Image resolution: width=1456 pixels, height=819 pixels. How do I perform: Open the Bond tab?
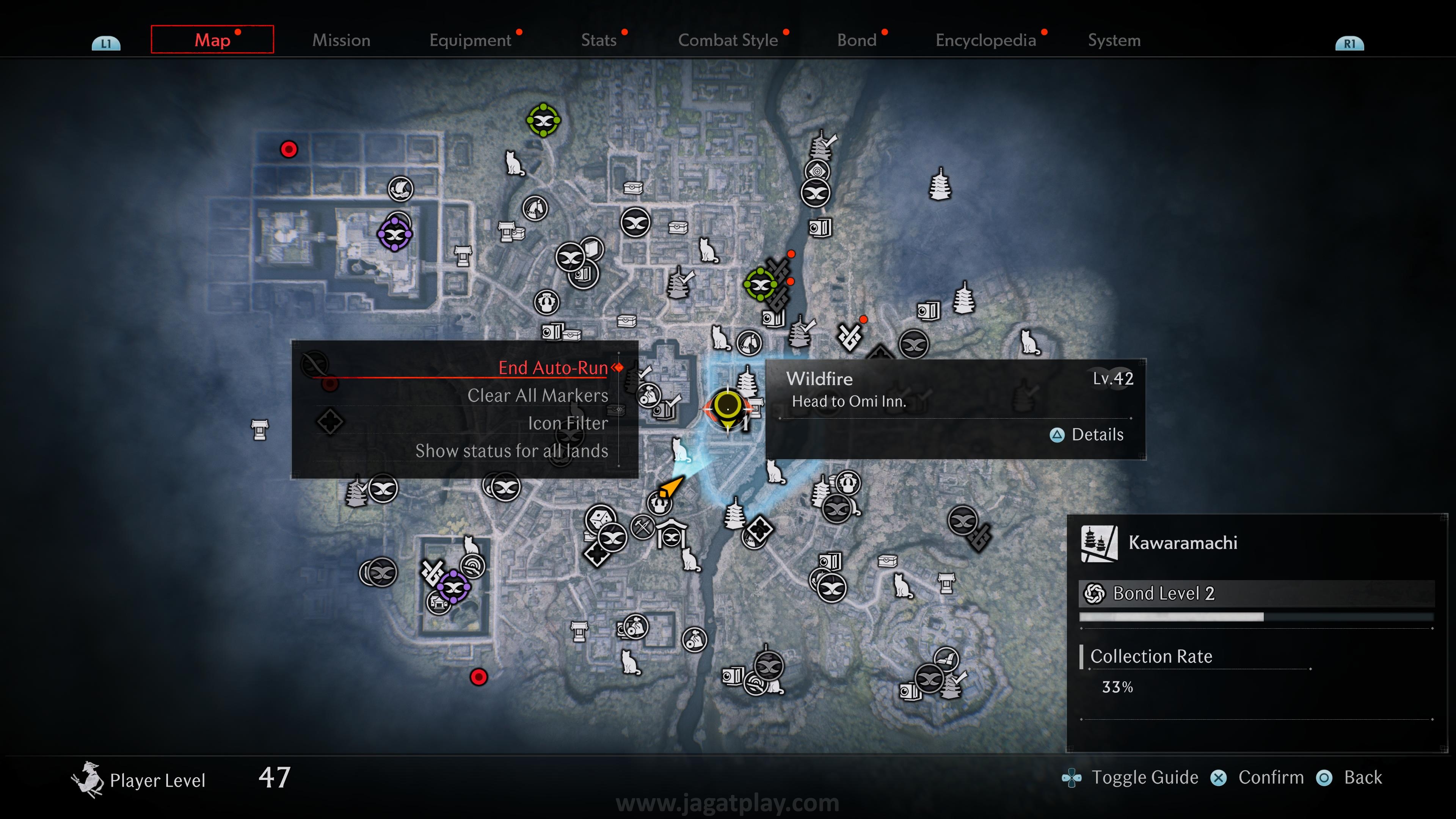(856, 40)
